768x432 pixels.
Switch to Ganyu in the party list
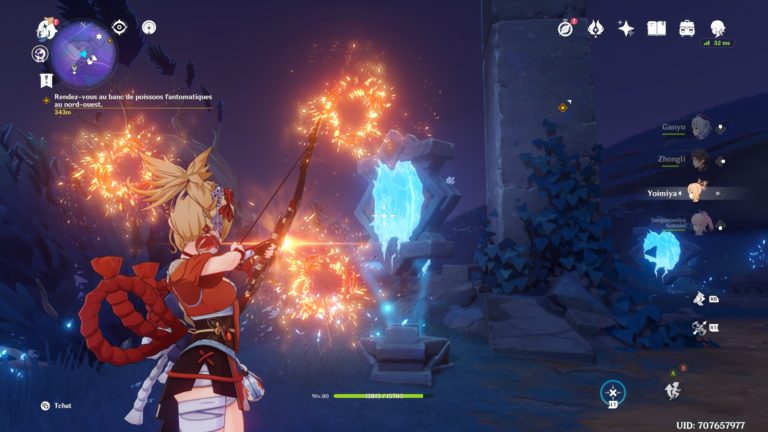(x=698, y=128)
